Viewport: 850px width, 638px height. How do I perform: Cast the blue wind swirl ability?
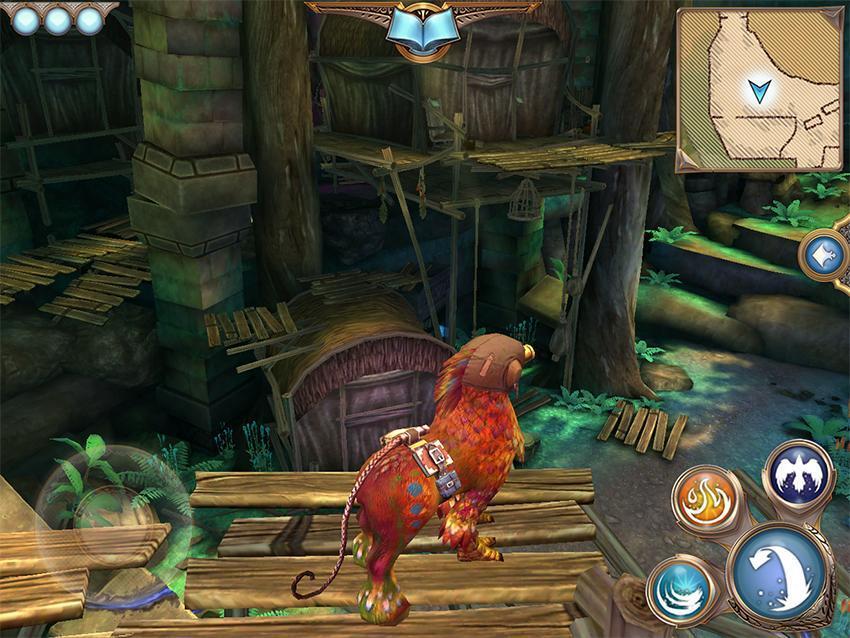coord(682,591)
